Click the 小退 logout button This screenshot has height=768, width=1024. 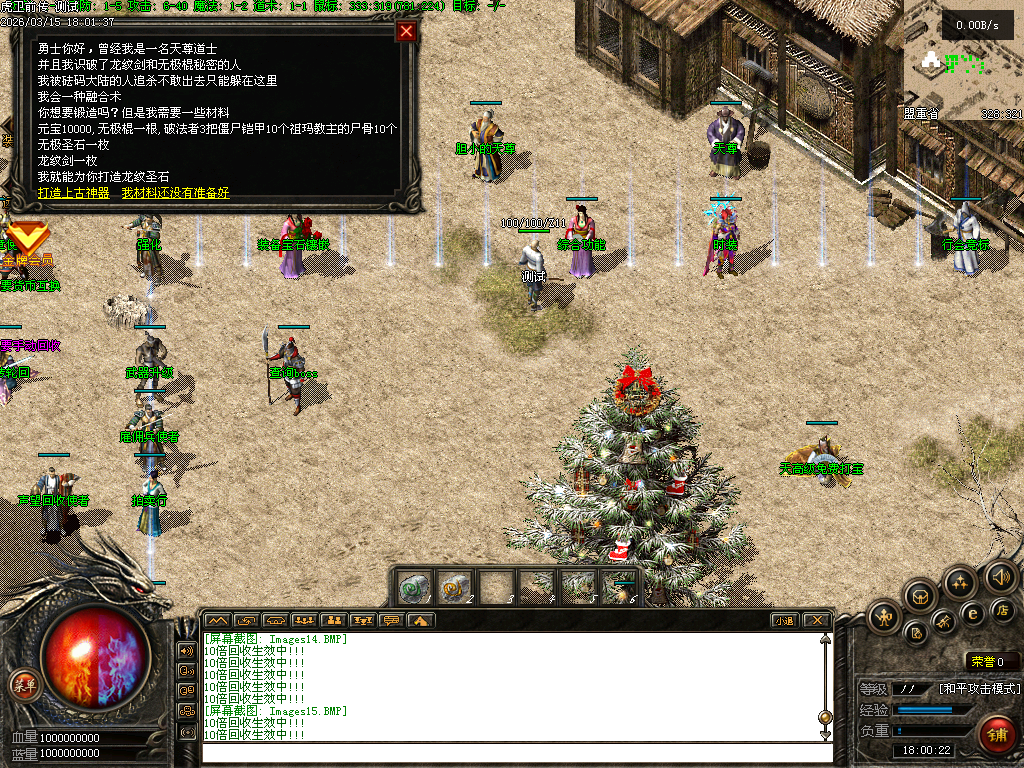coord(784,620)
